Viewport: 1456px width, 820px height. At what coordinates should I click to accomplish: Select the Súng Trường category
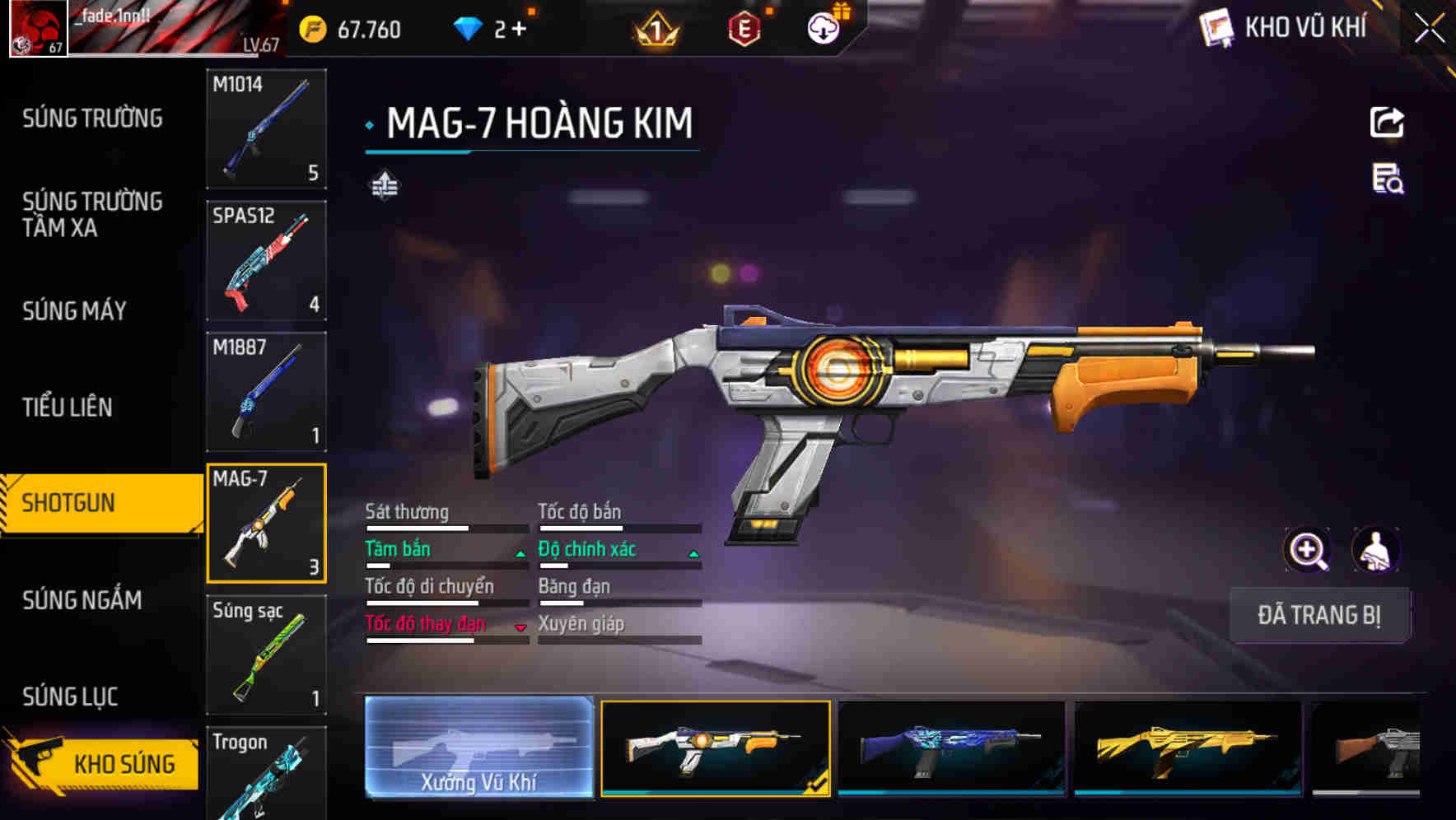(x=92, y=119)
